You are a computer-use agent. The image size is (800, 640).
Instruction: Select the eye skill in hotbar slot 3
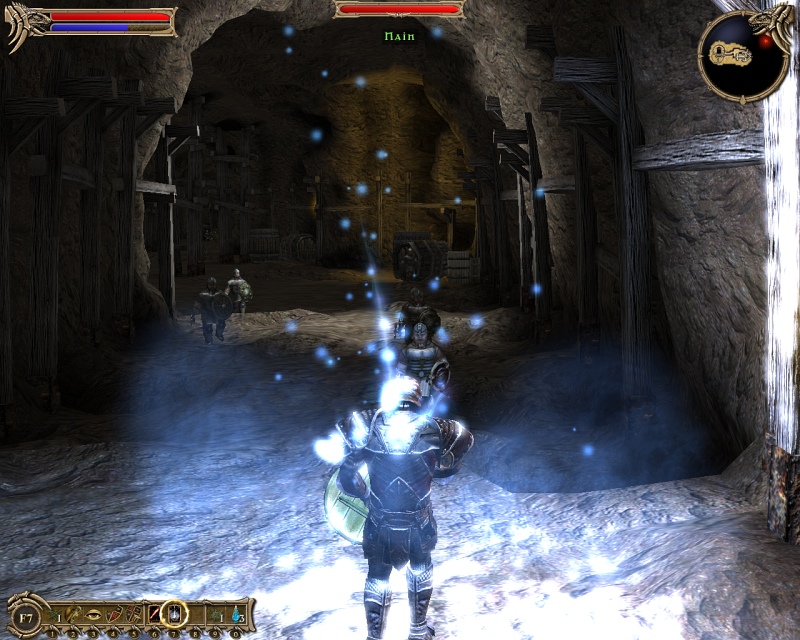[x=92, y=613]
